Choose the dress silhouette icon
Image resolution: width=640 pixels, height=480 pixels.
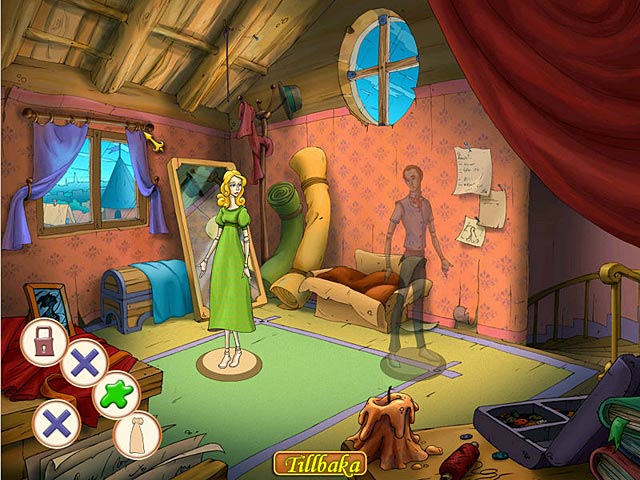tap(137, 434)
